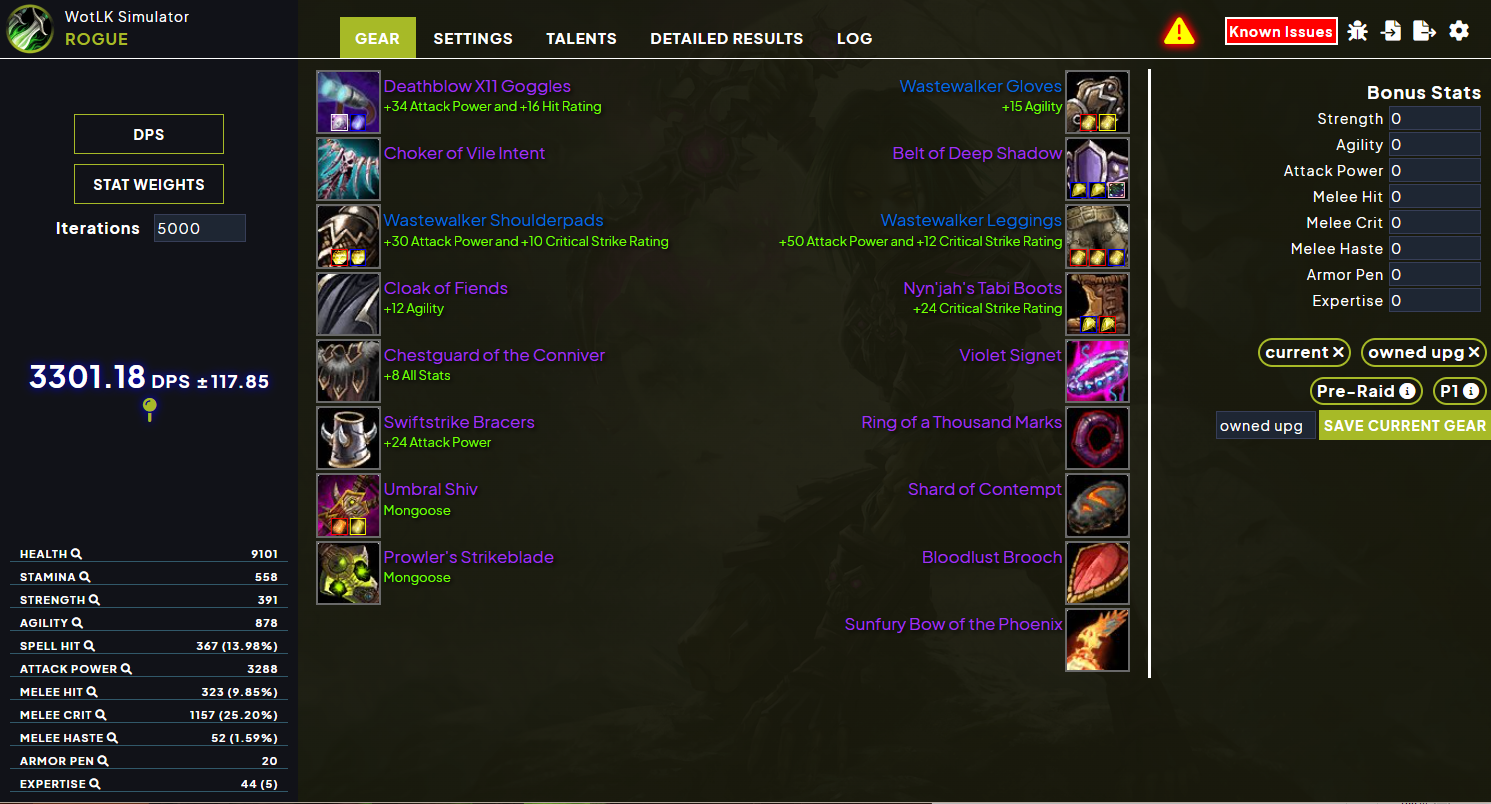1491x804 pixels.
Task: Open the settings gear icon
Action: 1459,31
